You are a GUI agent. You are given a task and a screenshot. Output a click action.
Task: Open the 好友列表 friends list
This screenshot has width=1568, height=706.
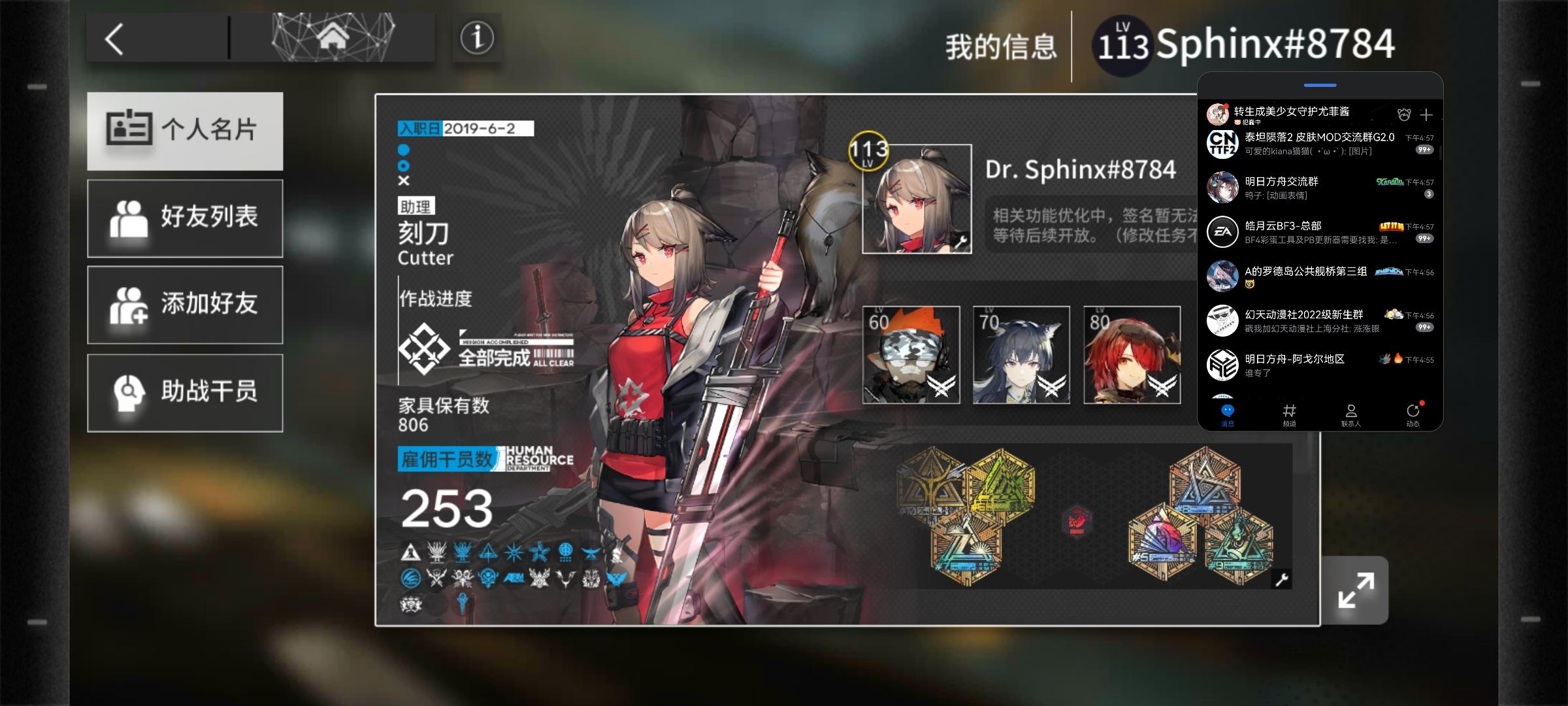click(x=185, y=218)
